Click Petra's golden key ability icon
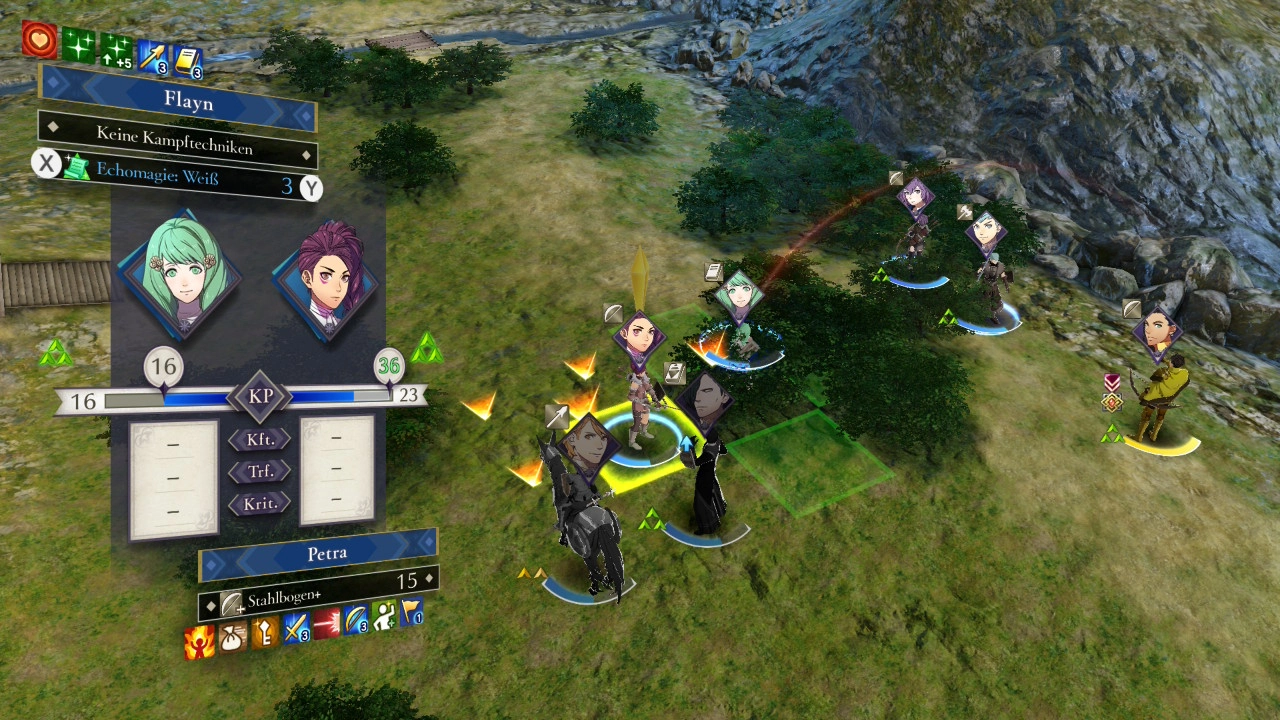 264,632
